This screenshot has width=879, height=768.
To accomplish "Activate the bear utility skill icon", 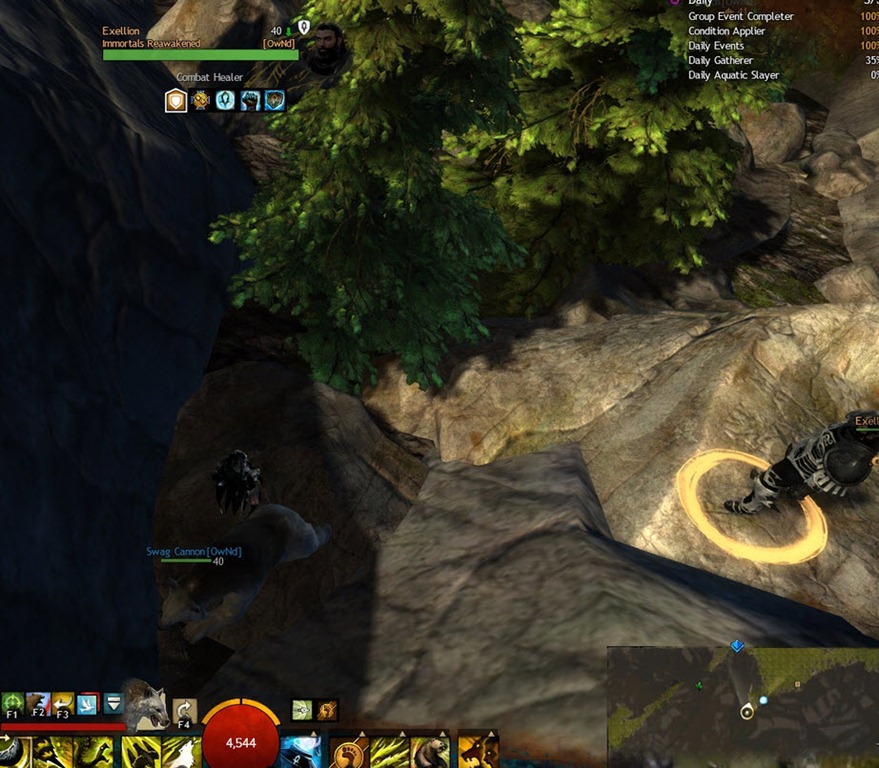I will pyautogui.click(x=430, y=752).
